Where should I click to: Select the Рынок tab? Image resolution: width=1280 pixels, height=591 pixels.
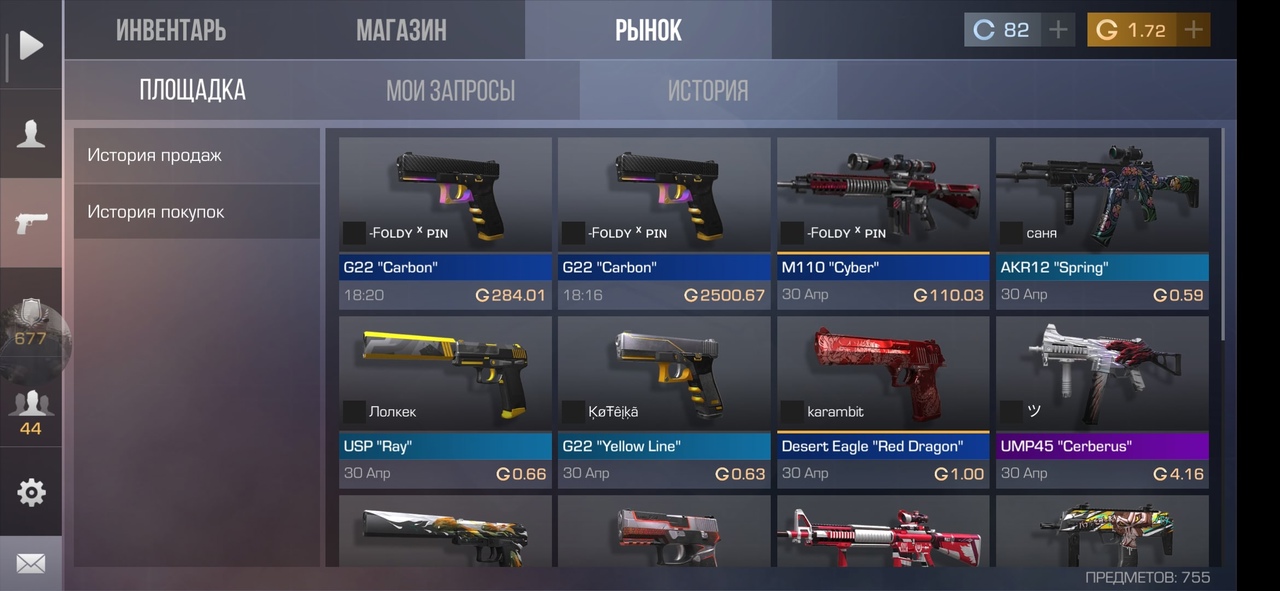point(648,30)
